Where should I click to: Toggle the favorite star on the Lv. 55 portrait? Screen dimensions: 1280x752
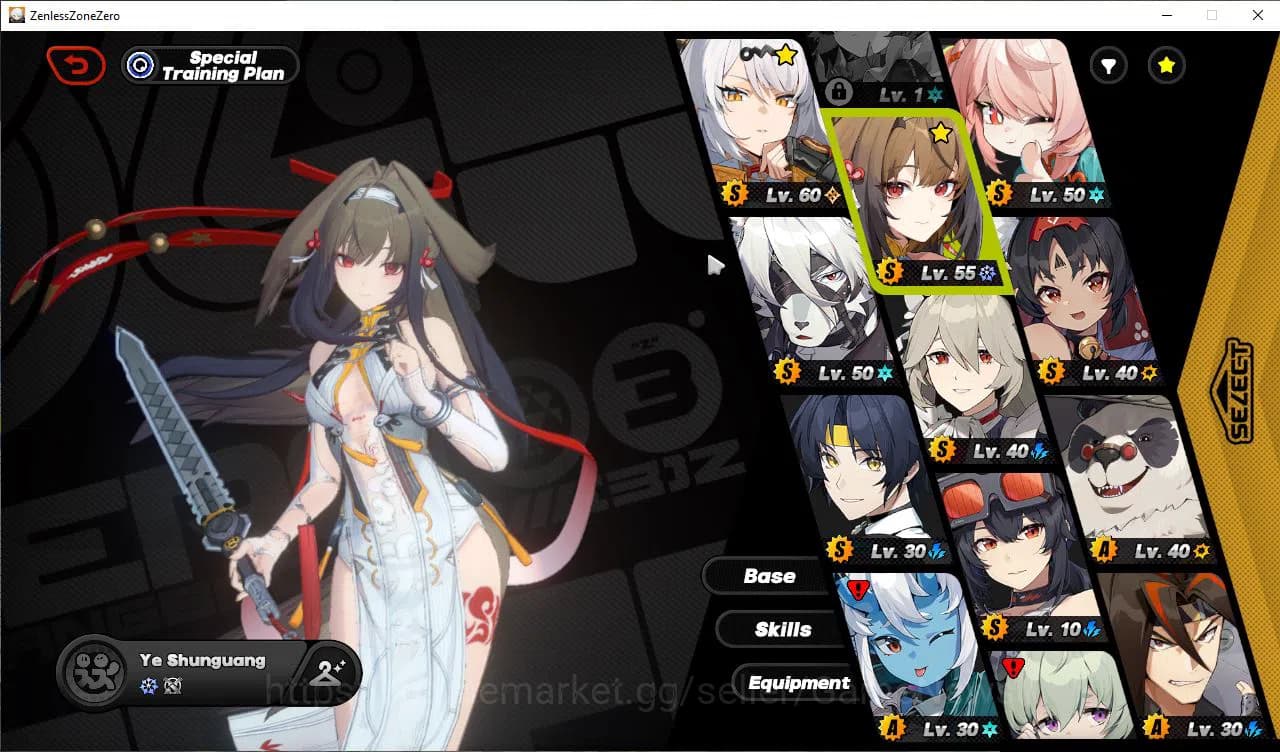tap(940, 133)
